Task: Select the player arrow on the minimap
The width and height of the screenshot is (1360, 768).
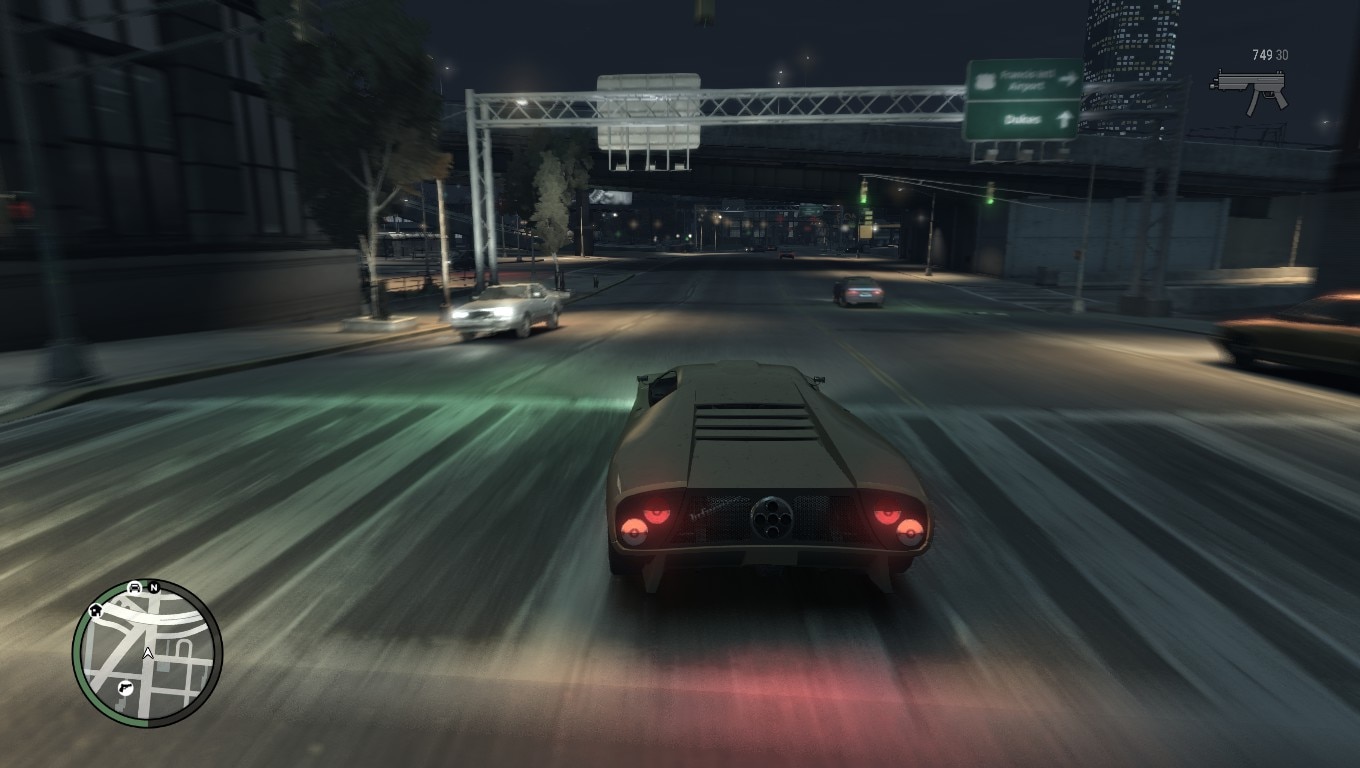Action: [148, 654]
